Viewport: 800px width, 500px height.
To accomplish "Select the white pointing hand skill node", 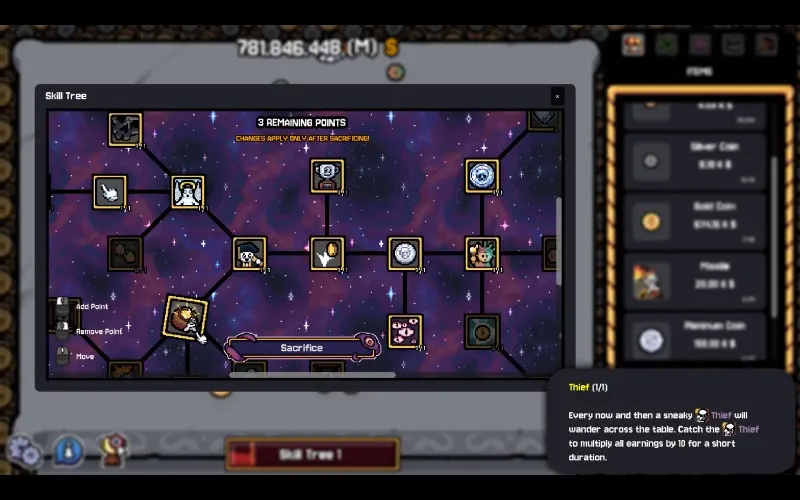I will [110, 192].
